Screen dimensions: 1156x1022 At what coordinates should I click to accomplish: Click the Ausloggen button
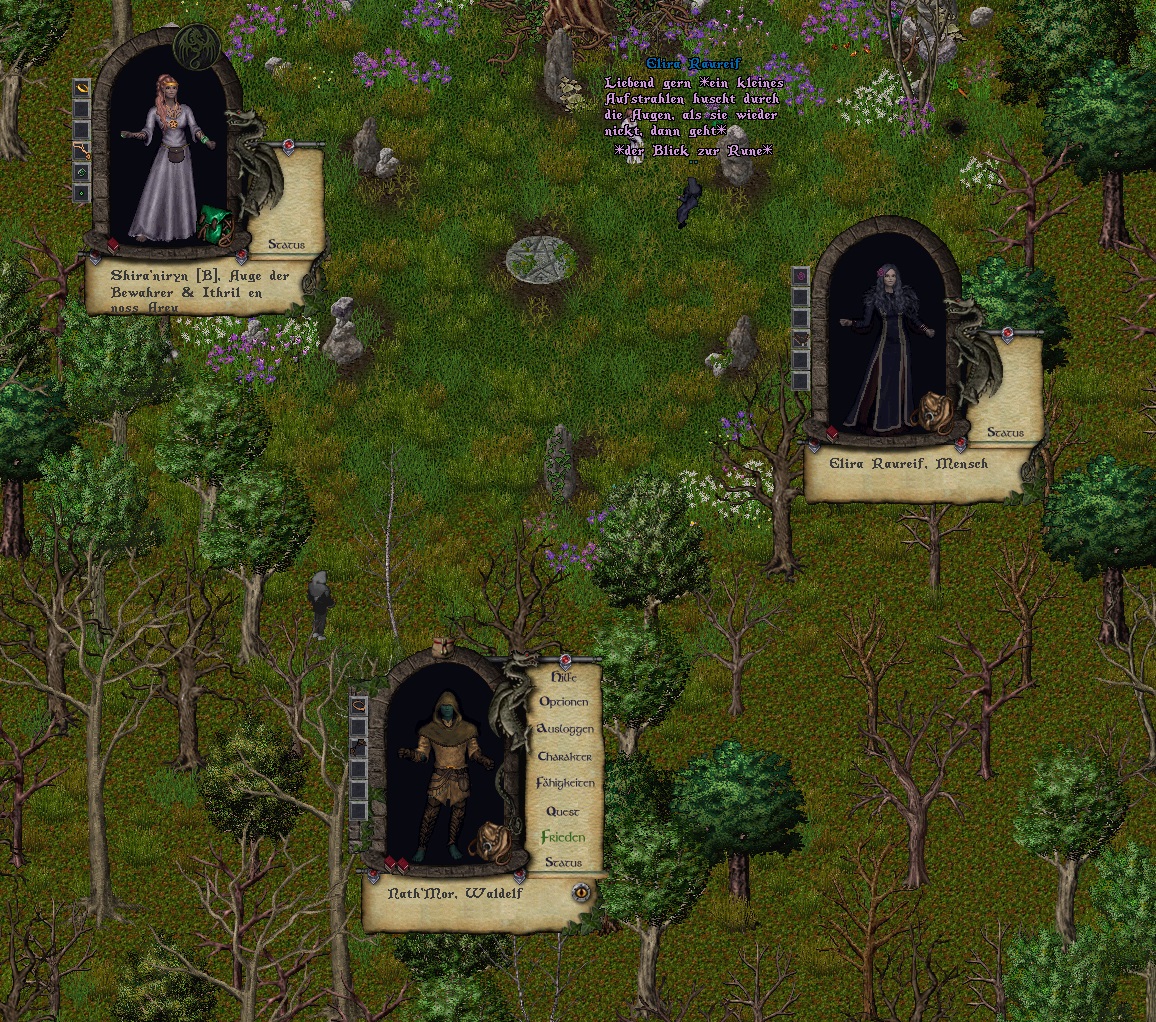tap(565, 729)
